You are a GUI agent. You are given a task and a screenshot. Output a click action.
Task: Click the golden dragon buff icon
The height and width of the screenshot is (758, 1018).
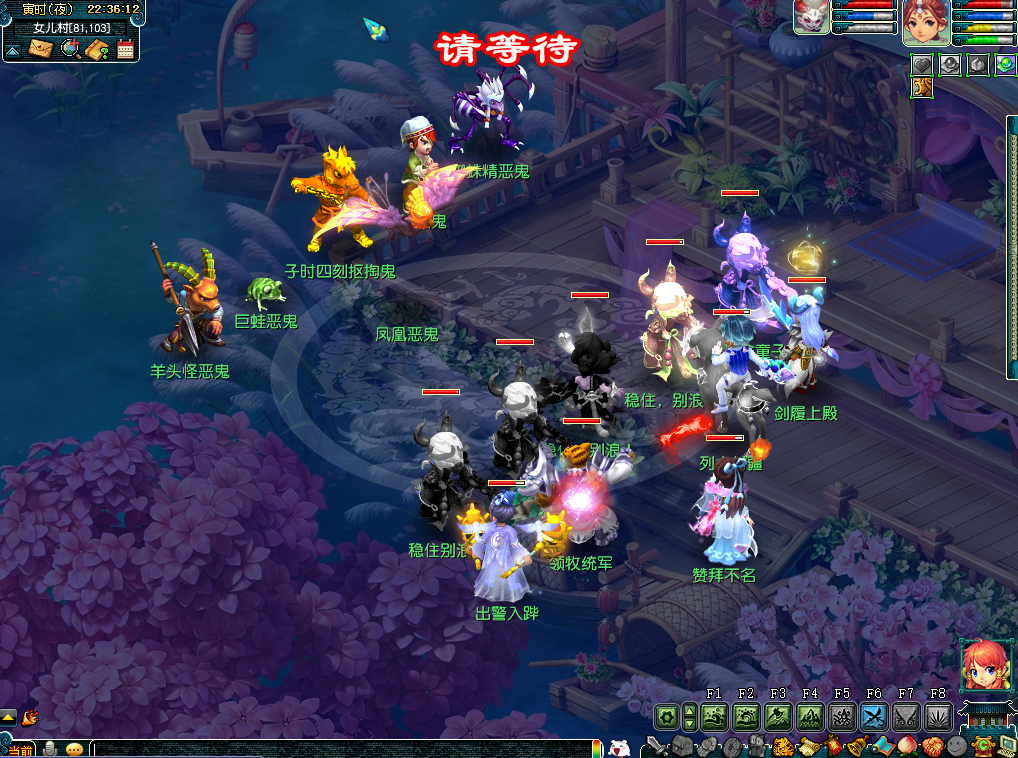coord(922,88)
